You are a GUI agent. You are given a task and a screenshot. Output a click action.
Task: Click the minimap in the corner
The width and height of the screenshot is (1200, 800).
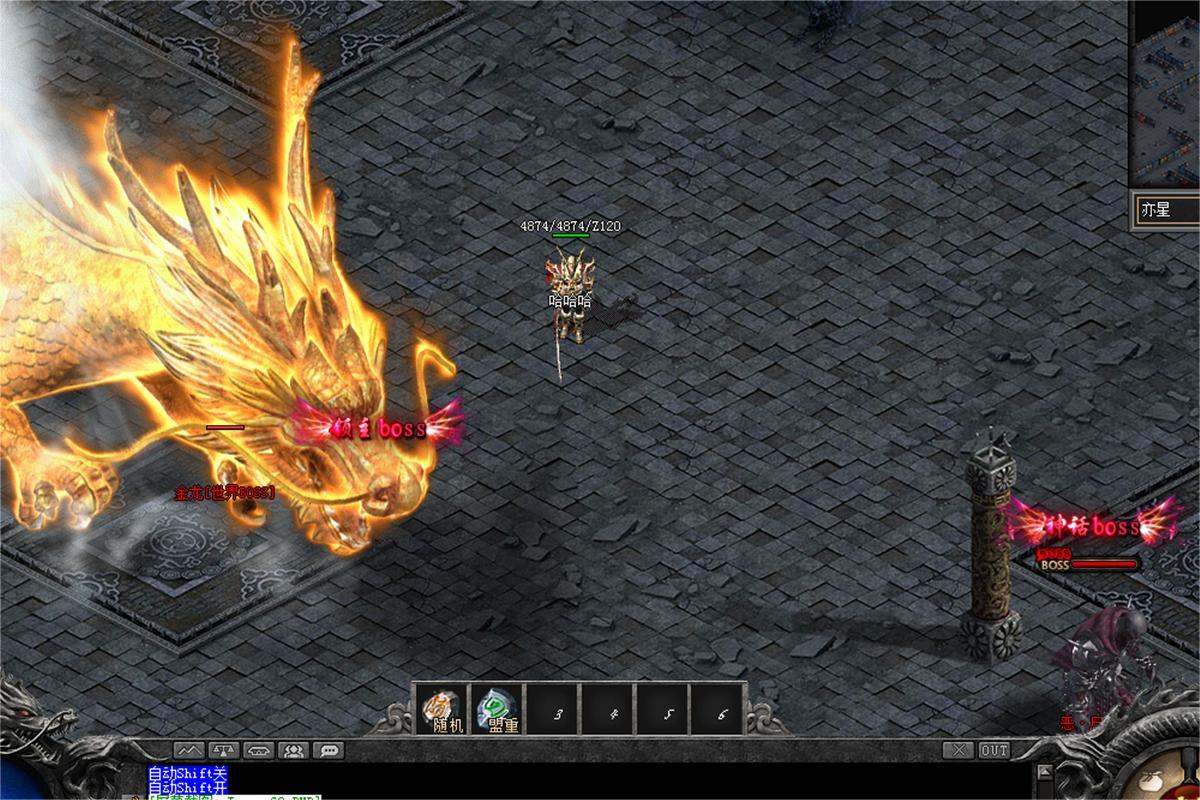[x=1166, y=90]
